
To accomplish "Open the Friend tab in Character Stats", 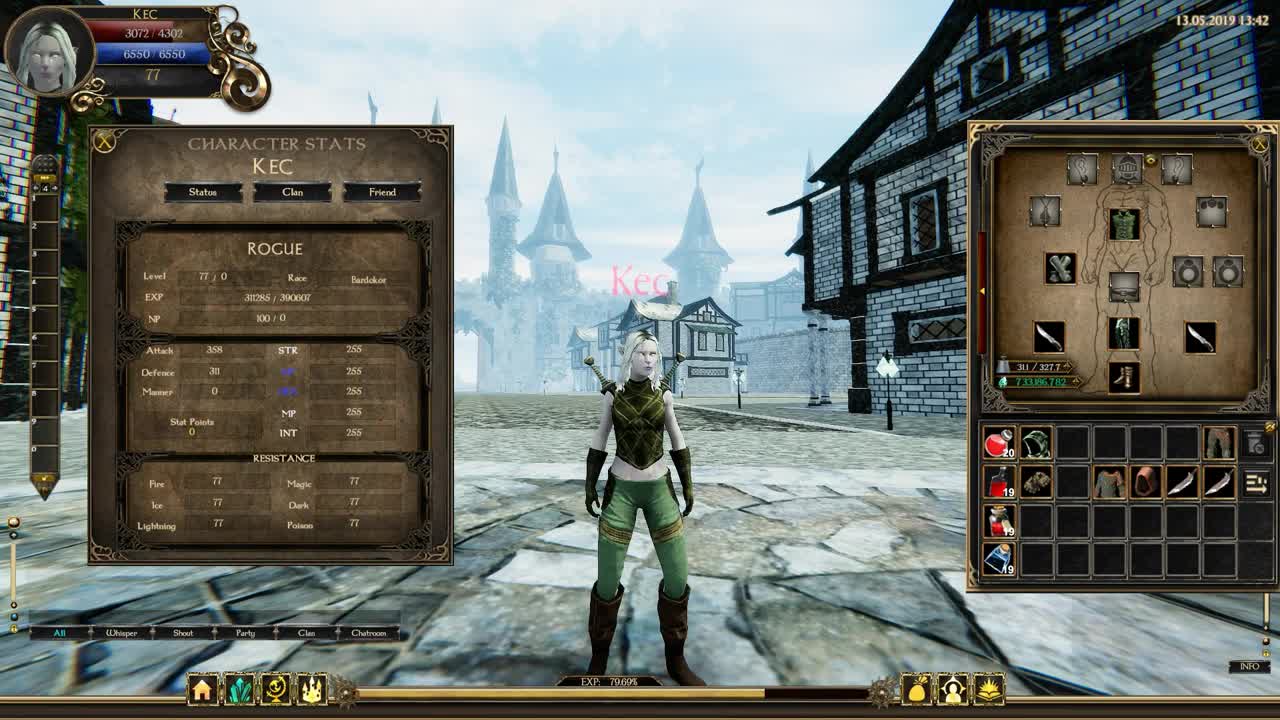I will [384, 191].
